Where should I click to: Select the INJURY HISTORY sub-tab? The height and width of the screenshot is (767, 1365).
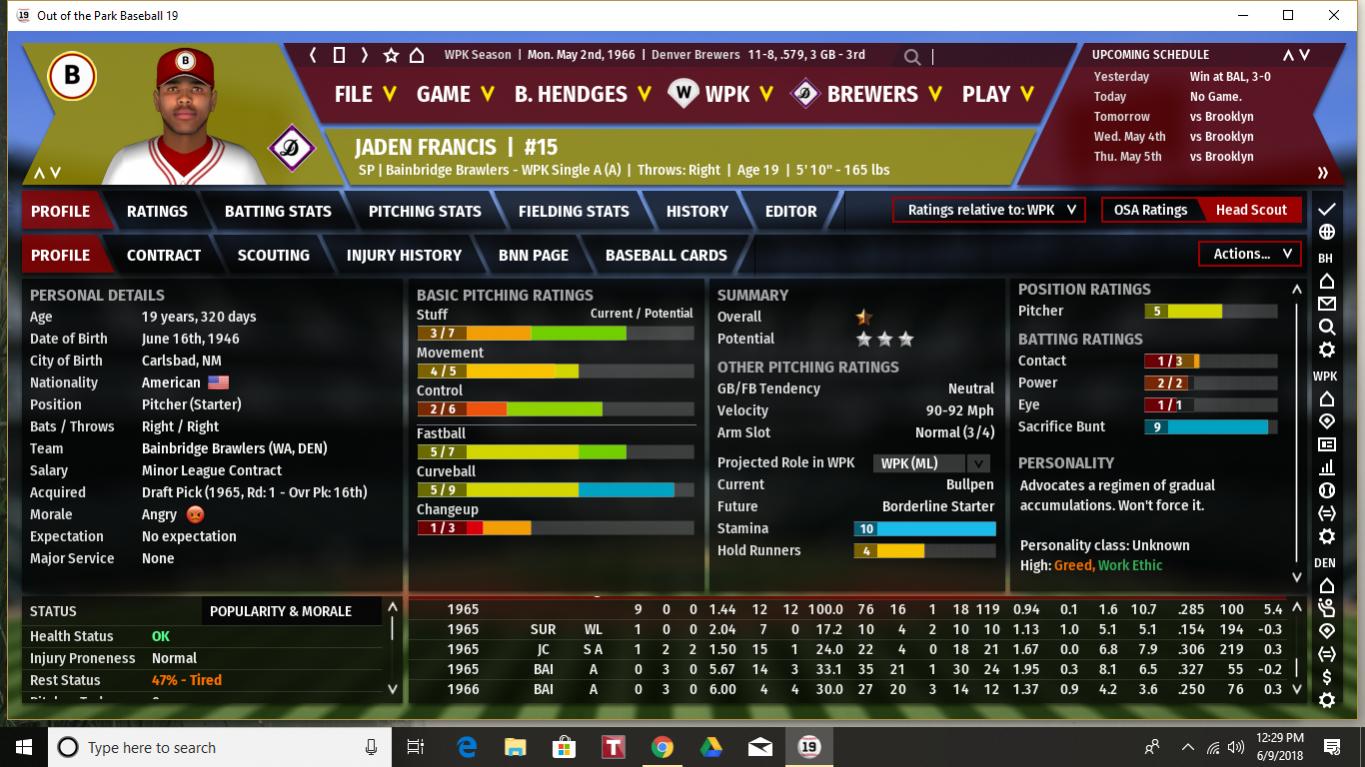click(404, 255)
